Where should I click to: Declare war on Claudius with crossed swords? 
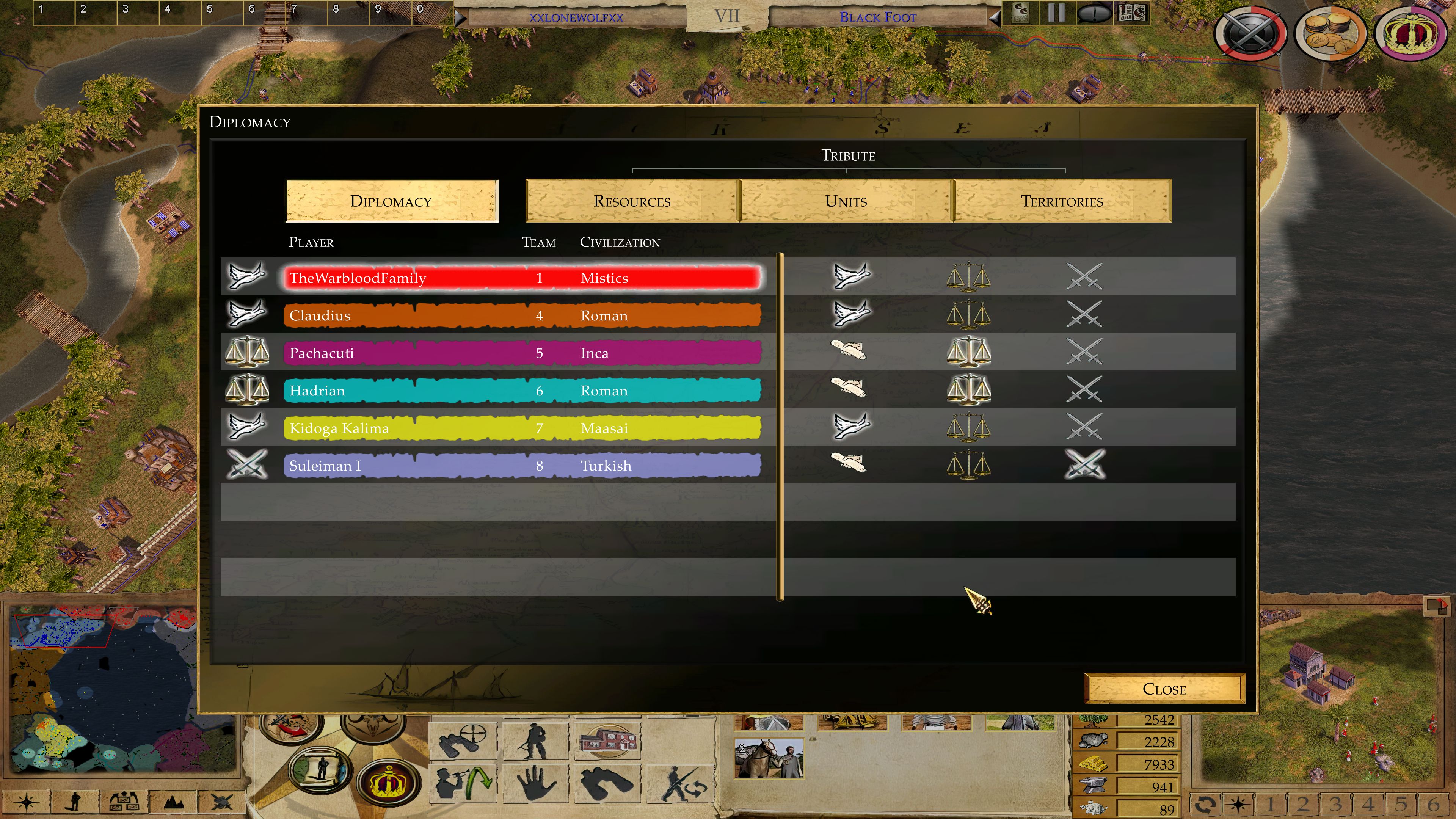1084,315
